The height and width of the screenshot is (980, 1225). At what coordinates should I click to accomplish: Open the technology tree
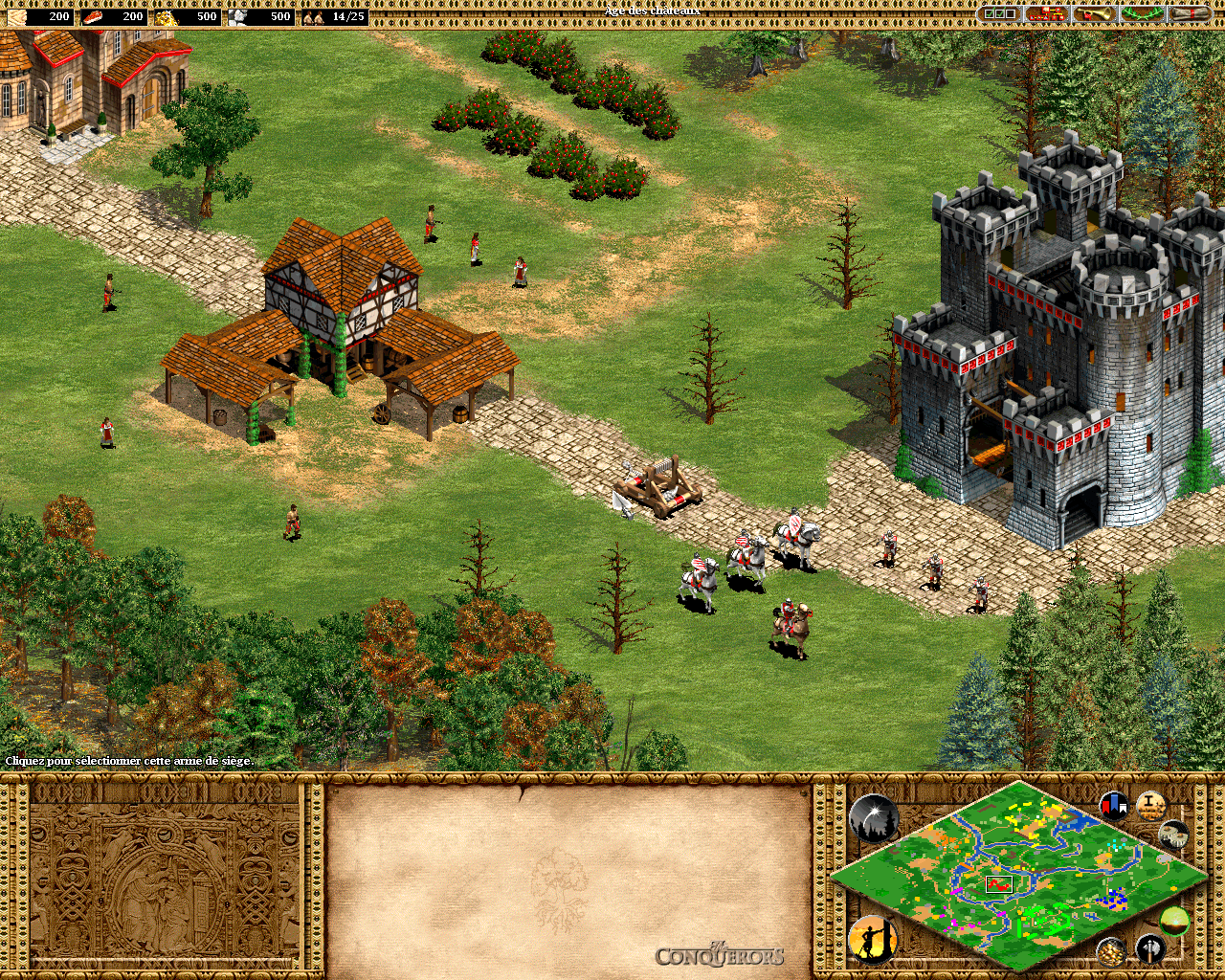[1046, 14]
